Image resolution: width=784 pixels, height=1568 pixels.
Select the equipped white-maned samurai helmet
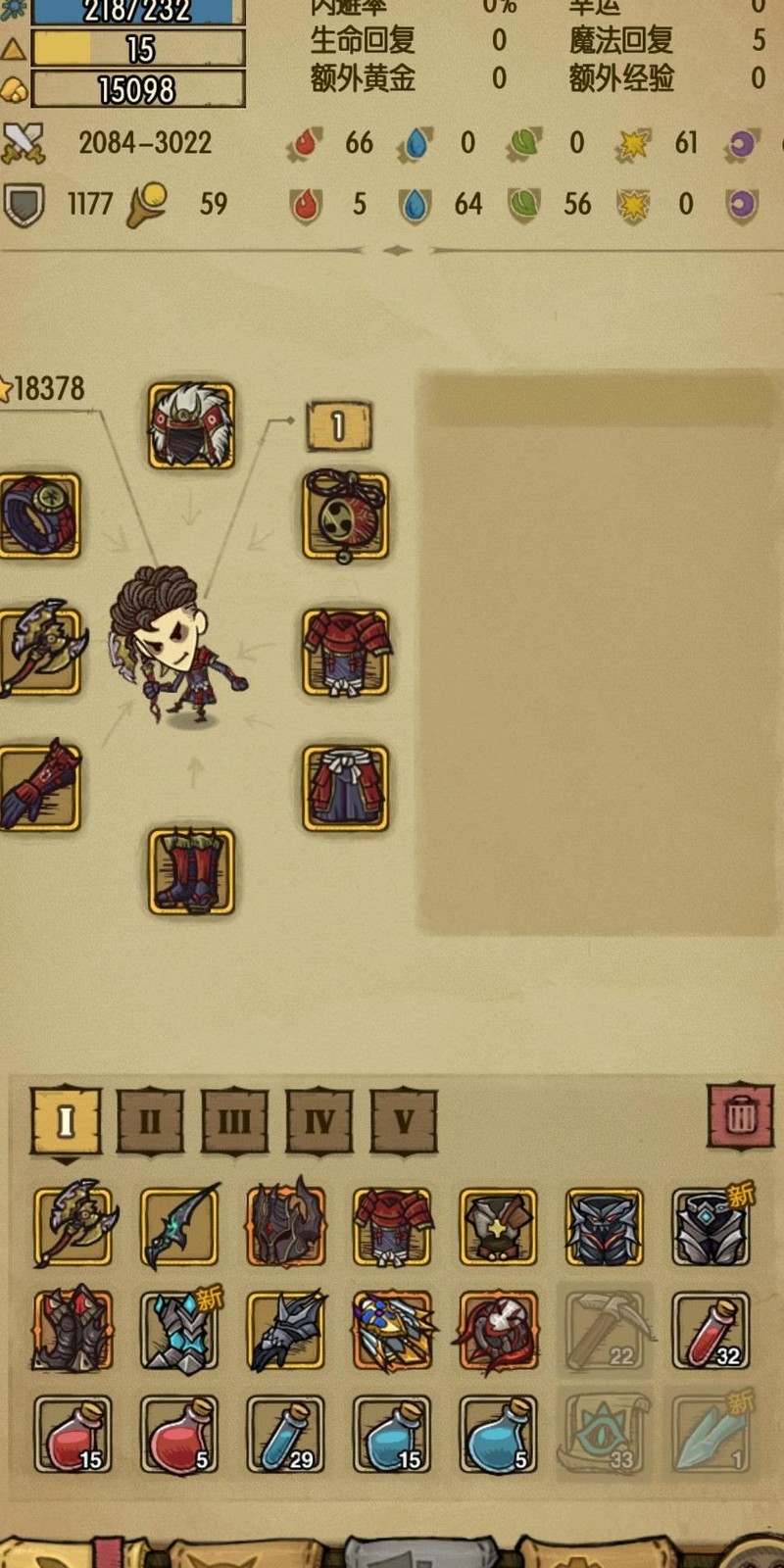(191, 425)
